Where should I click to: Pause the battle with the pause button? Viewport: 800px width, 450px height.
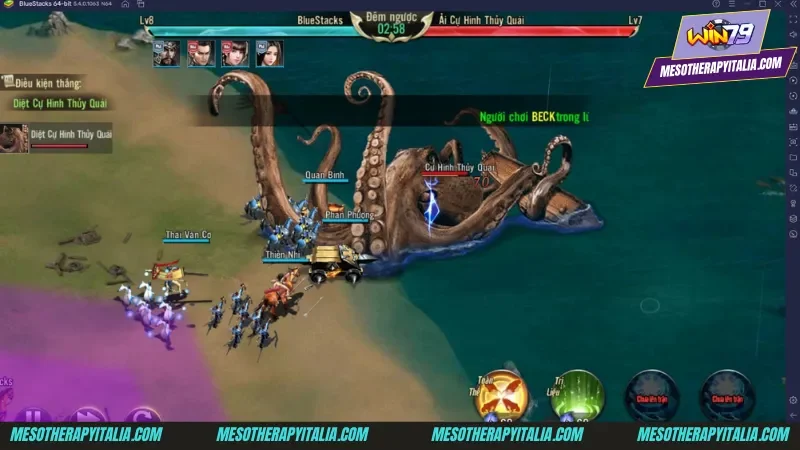(x=35, y=414)
